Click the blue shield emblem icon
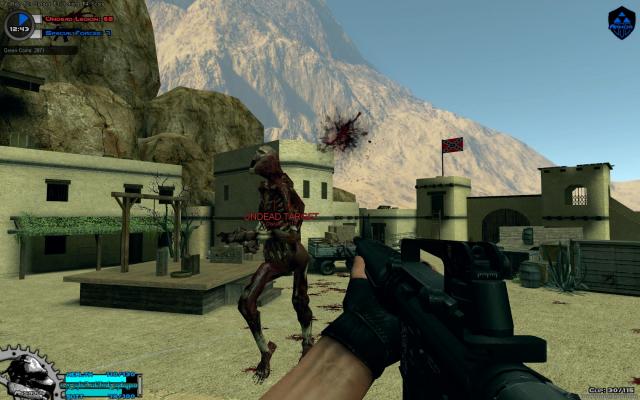The width and height of the screenshot is (640, 400). 621,22
